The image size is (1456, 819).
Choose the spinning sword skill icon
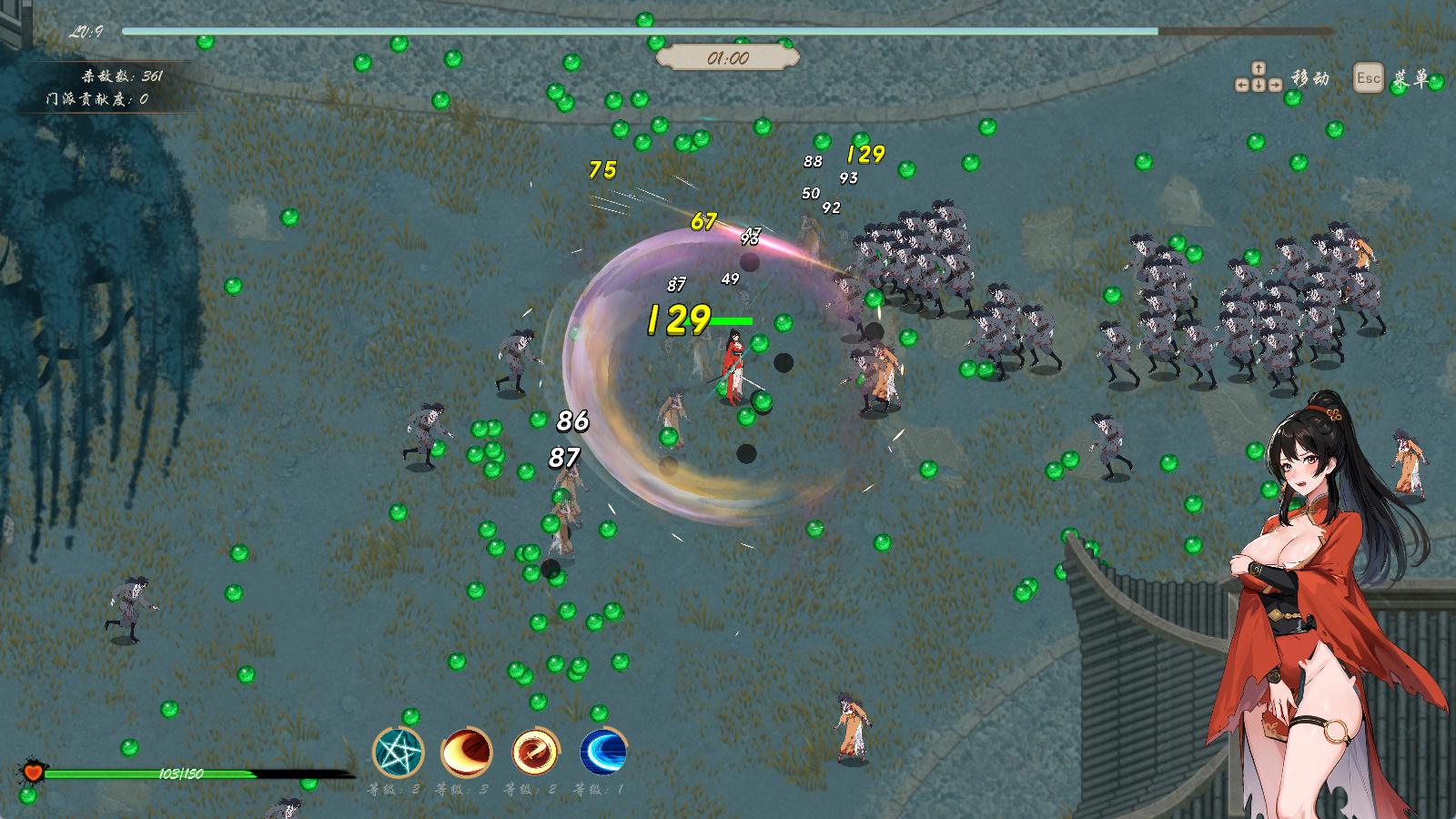tap(535, 753)
